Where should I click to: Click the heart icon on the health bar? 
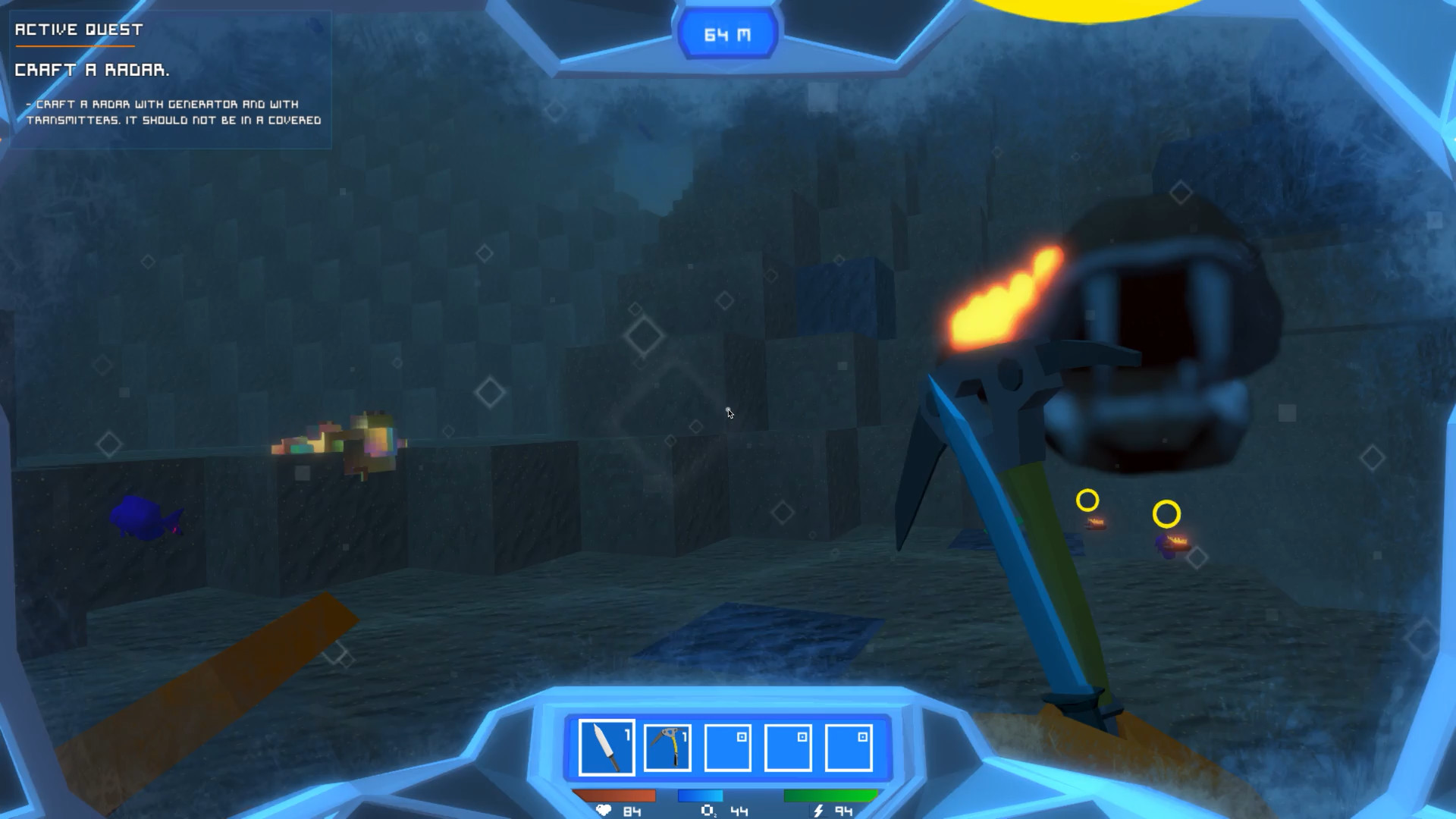coord(603,811)
